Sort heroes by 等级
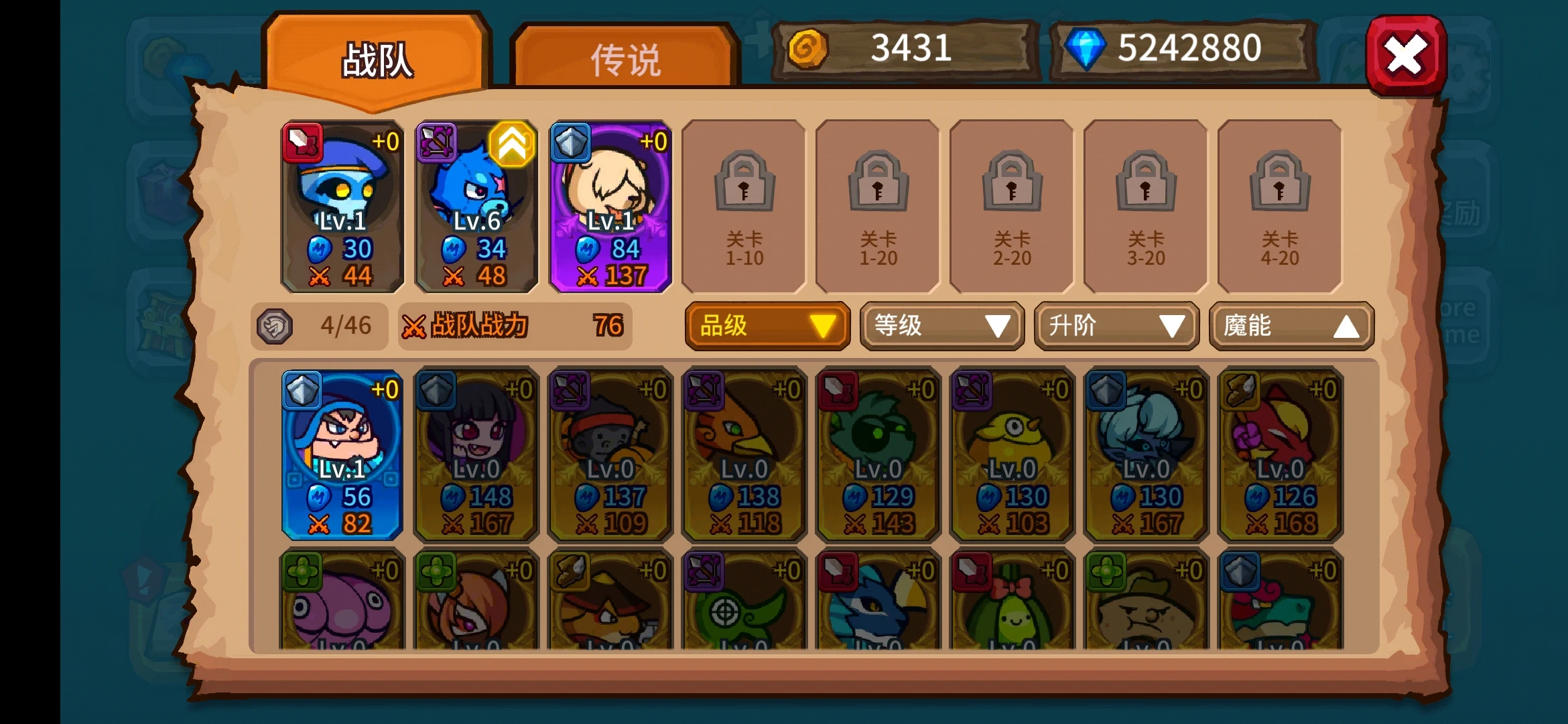Viewport: 1568px width, 724px height. pyautogui.click(x=942, y=326)
